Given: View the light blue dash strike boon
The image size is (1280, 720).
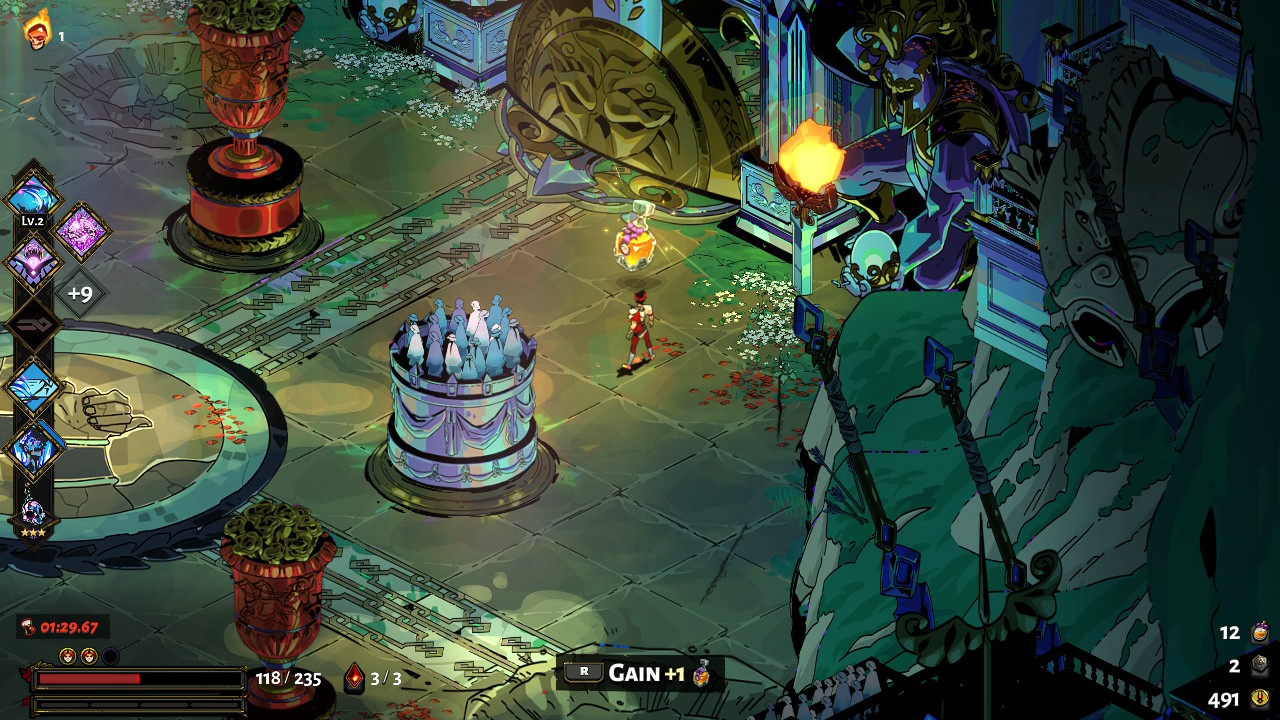Looking at the screenshot, I should click(x=33, y=386).
